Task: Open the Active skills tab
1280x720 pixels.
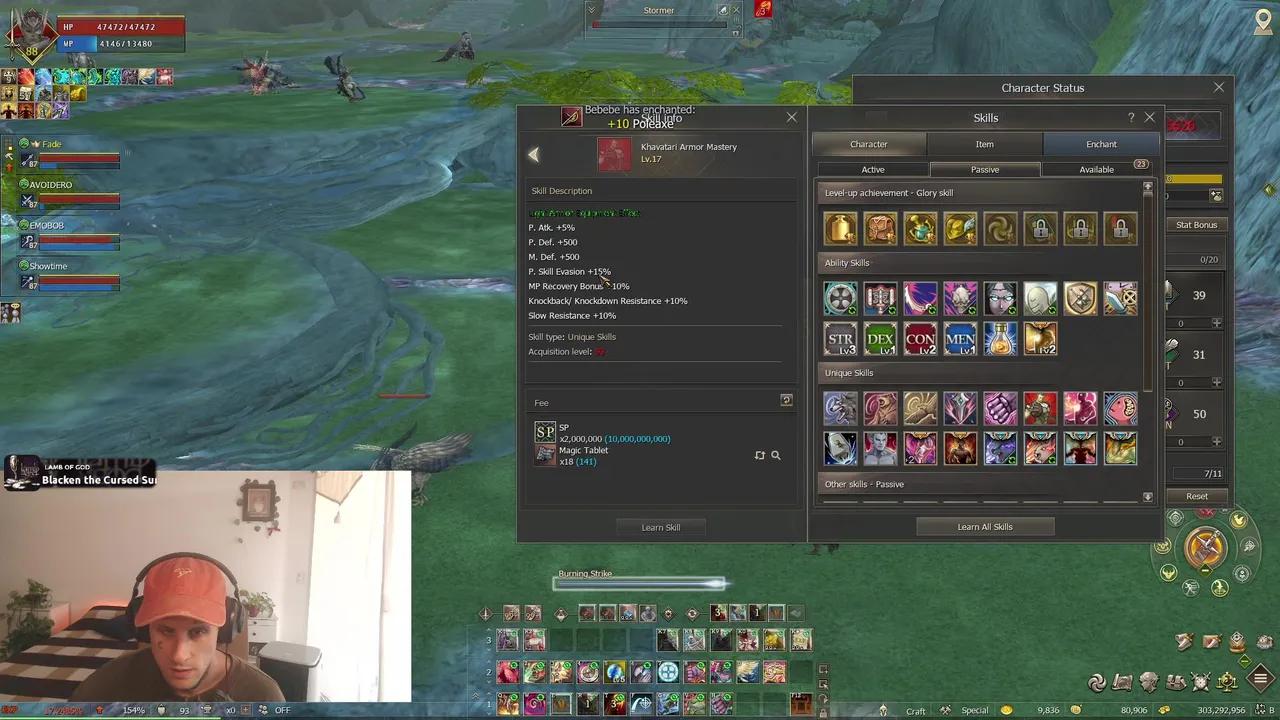Action: tap(873, 169)
